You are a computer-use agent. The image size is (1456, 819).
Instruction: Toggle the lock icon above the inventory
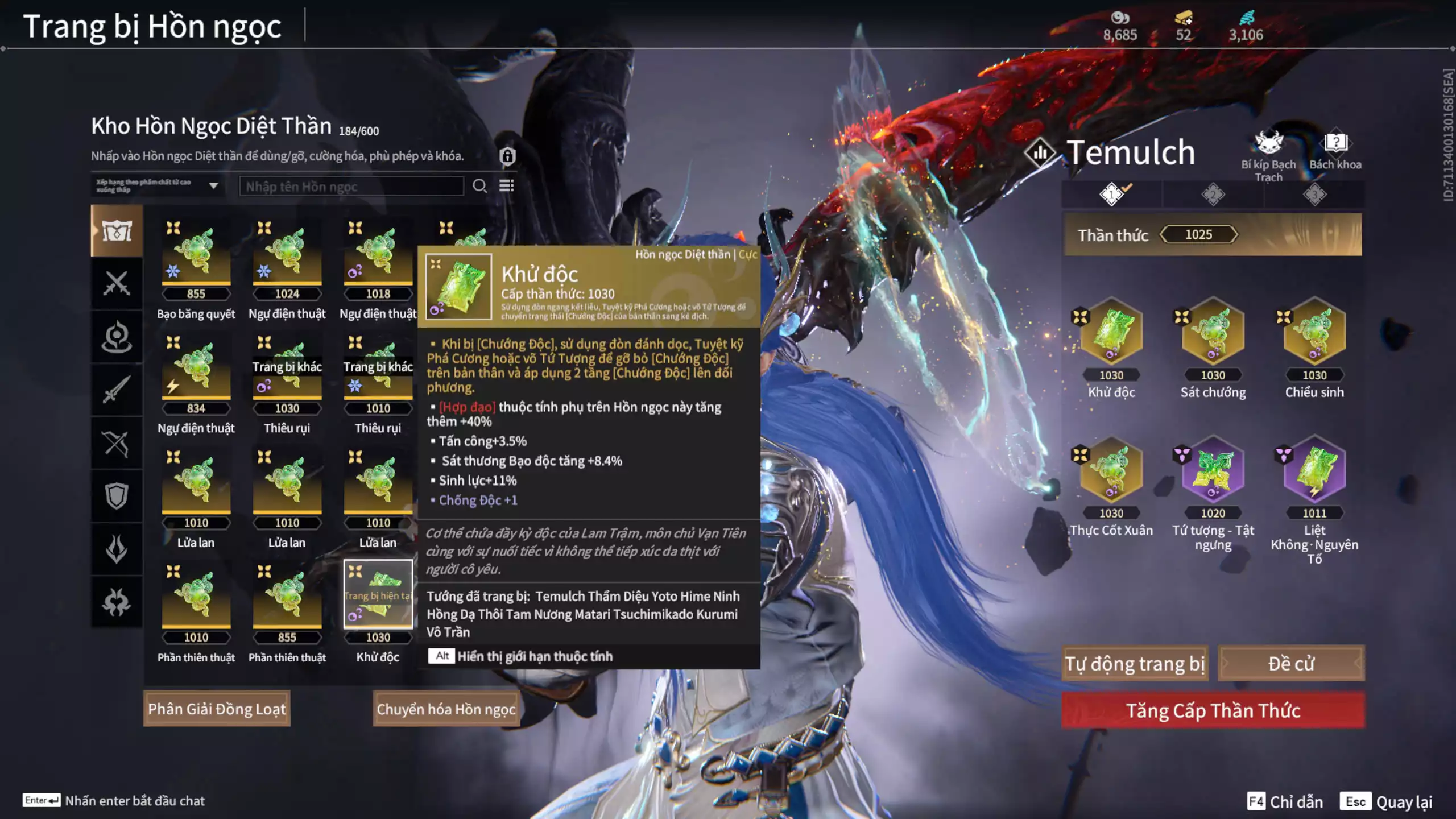click(507, 156)
